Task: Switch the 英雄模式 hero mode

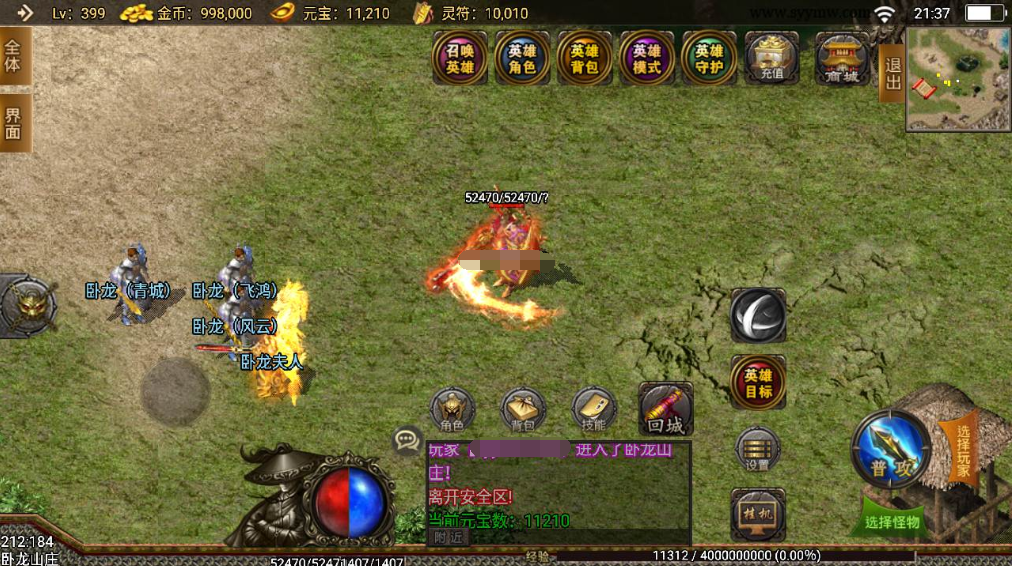Action: pos(647,58)
